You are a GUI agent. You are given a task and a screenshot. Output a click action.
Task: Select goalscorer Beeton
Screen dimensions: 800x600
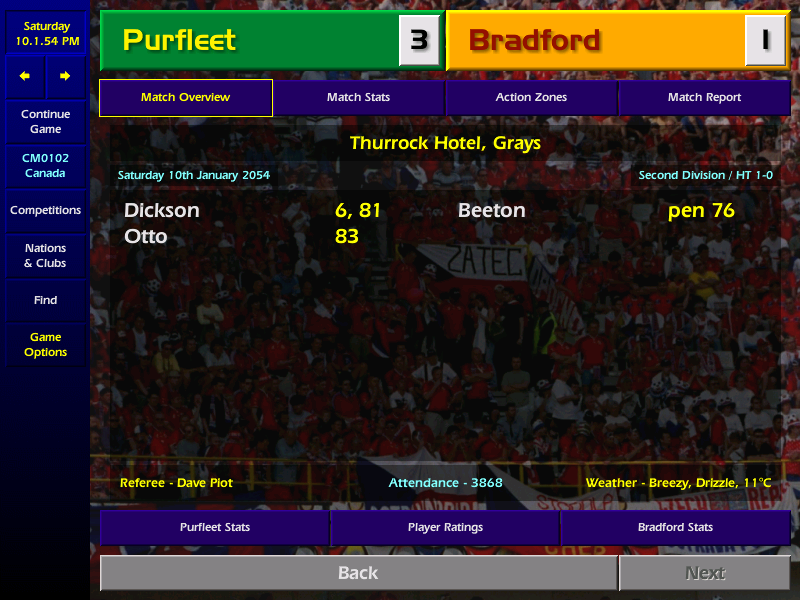tap(491, 211)
